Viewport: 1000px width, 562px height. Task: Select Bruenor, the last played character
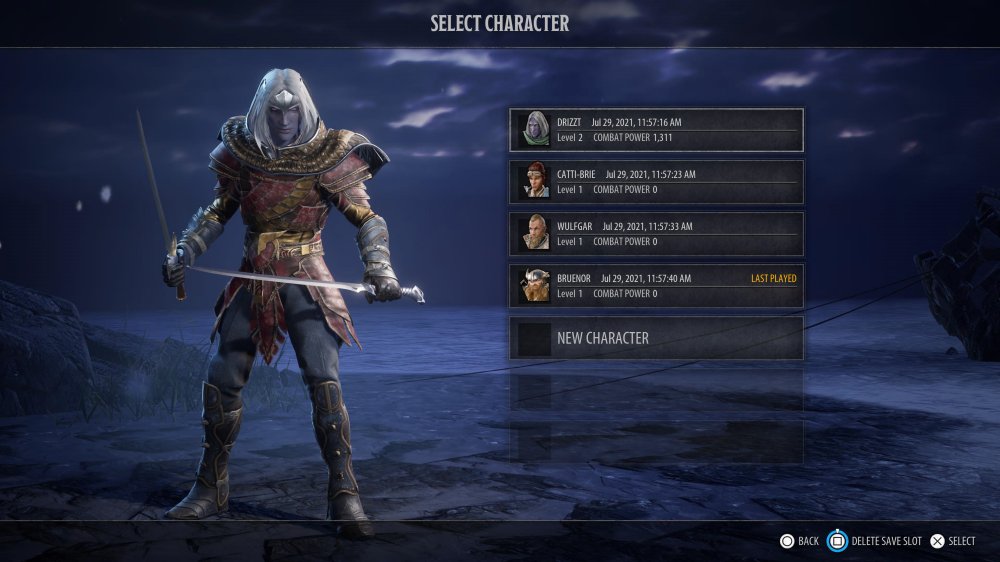click(656, 286)
